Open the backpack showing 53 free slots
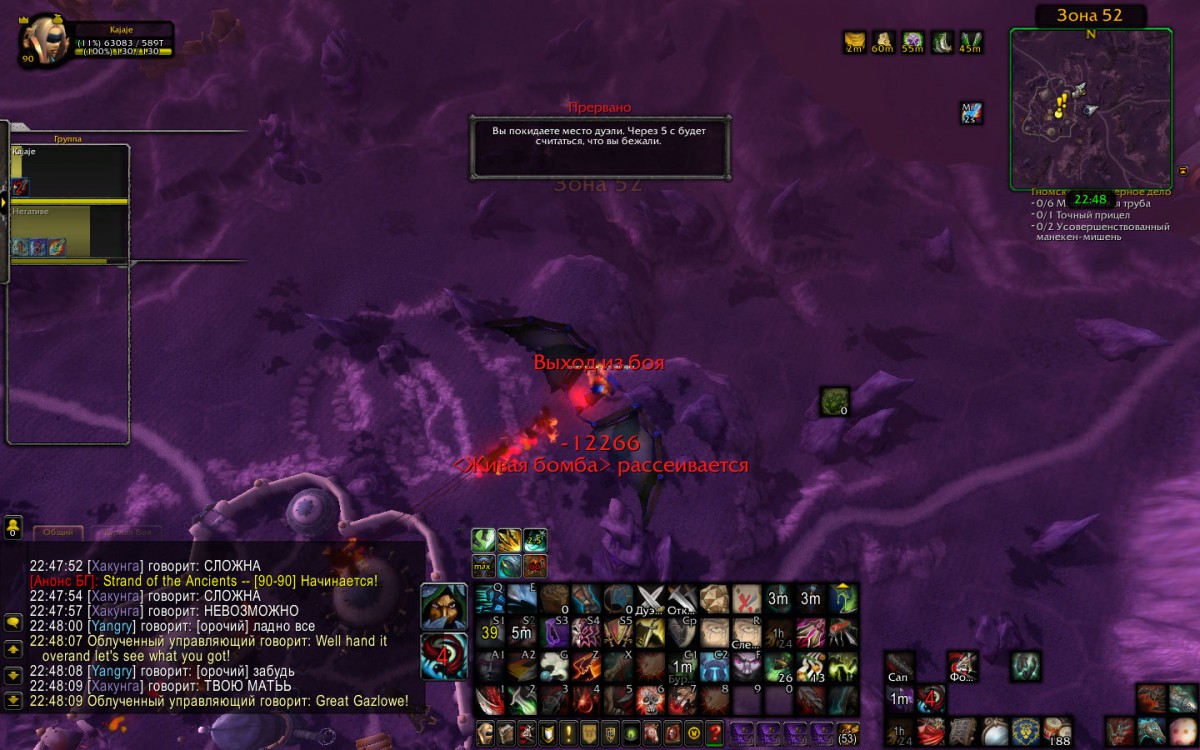 (848, 732)
